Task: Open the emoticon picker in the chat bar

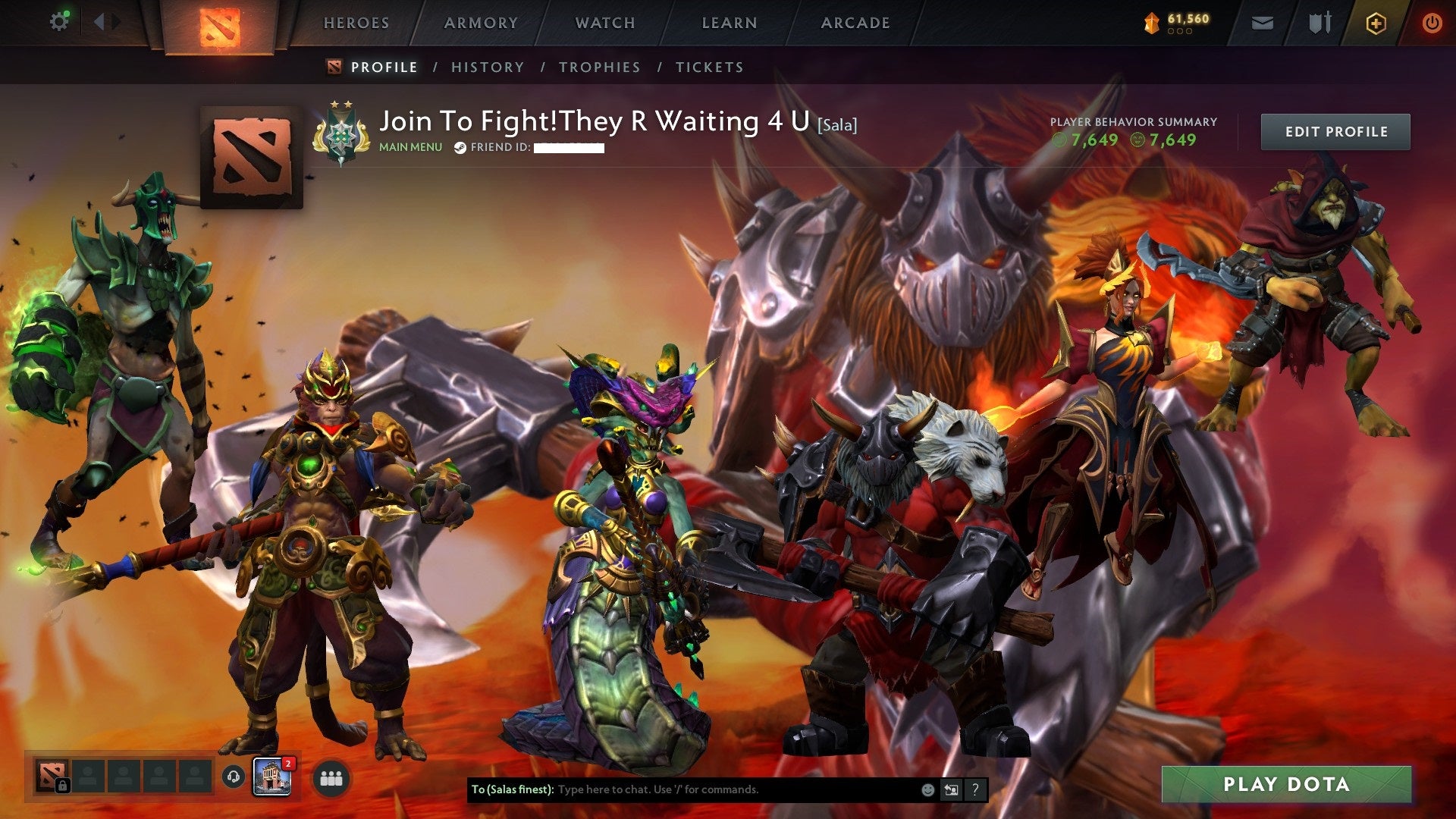Action: tap(927, 789)
